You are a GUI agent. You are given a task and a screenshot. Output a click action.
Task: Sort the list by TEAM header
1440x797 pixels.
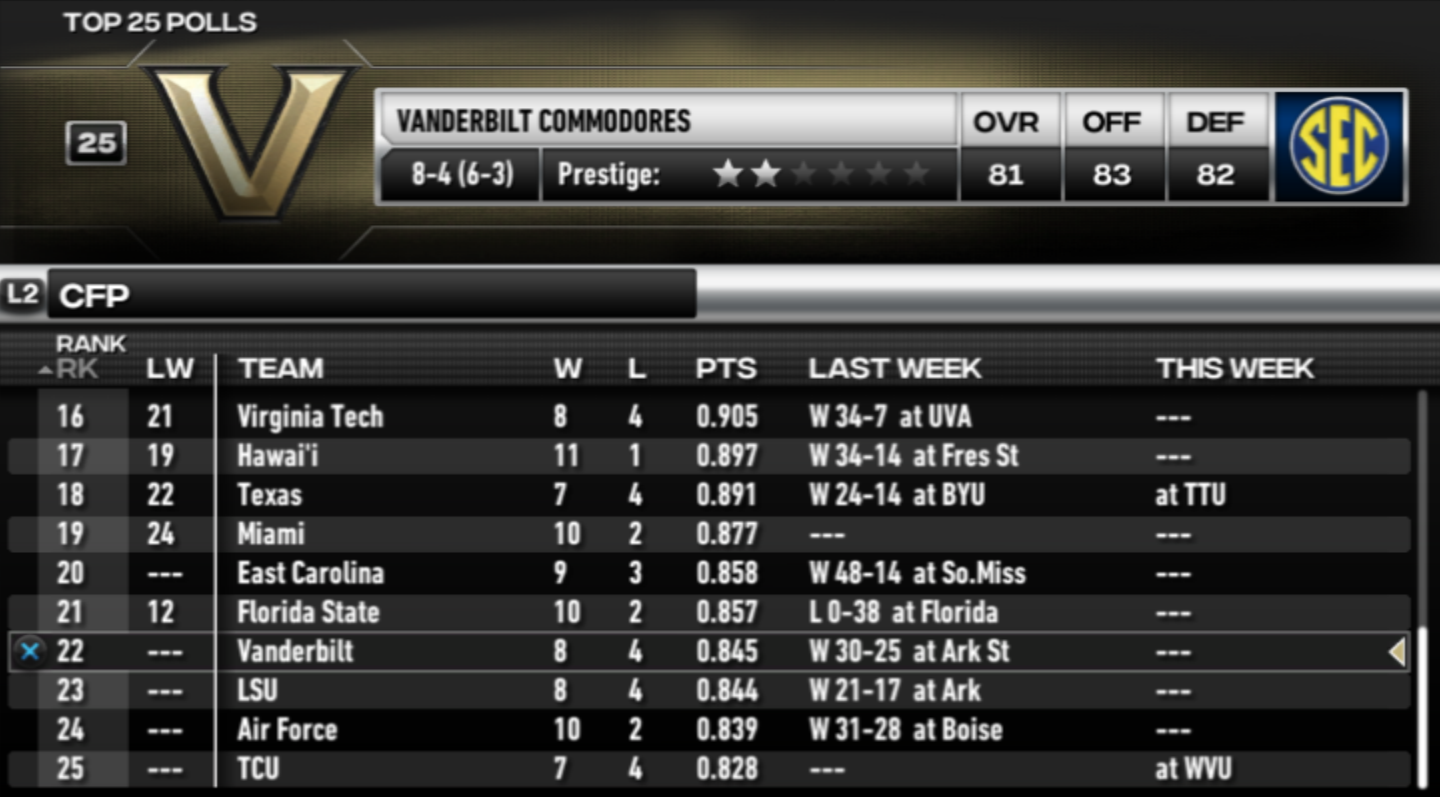pyautogui.click(x=281, y=368)
